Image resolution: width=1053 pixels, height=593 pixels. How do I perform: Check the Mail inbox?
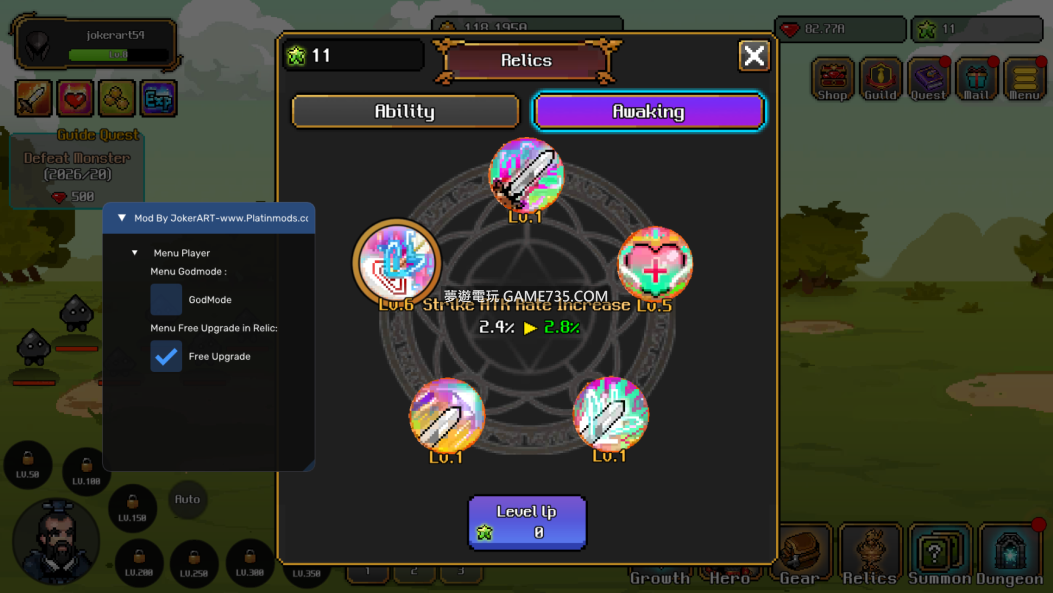(x=976, y=80)
